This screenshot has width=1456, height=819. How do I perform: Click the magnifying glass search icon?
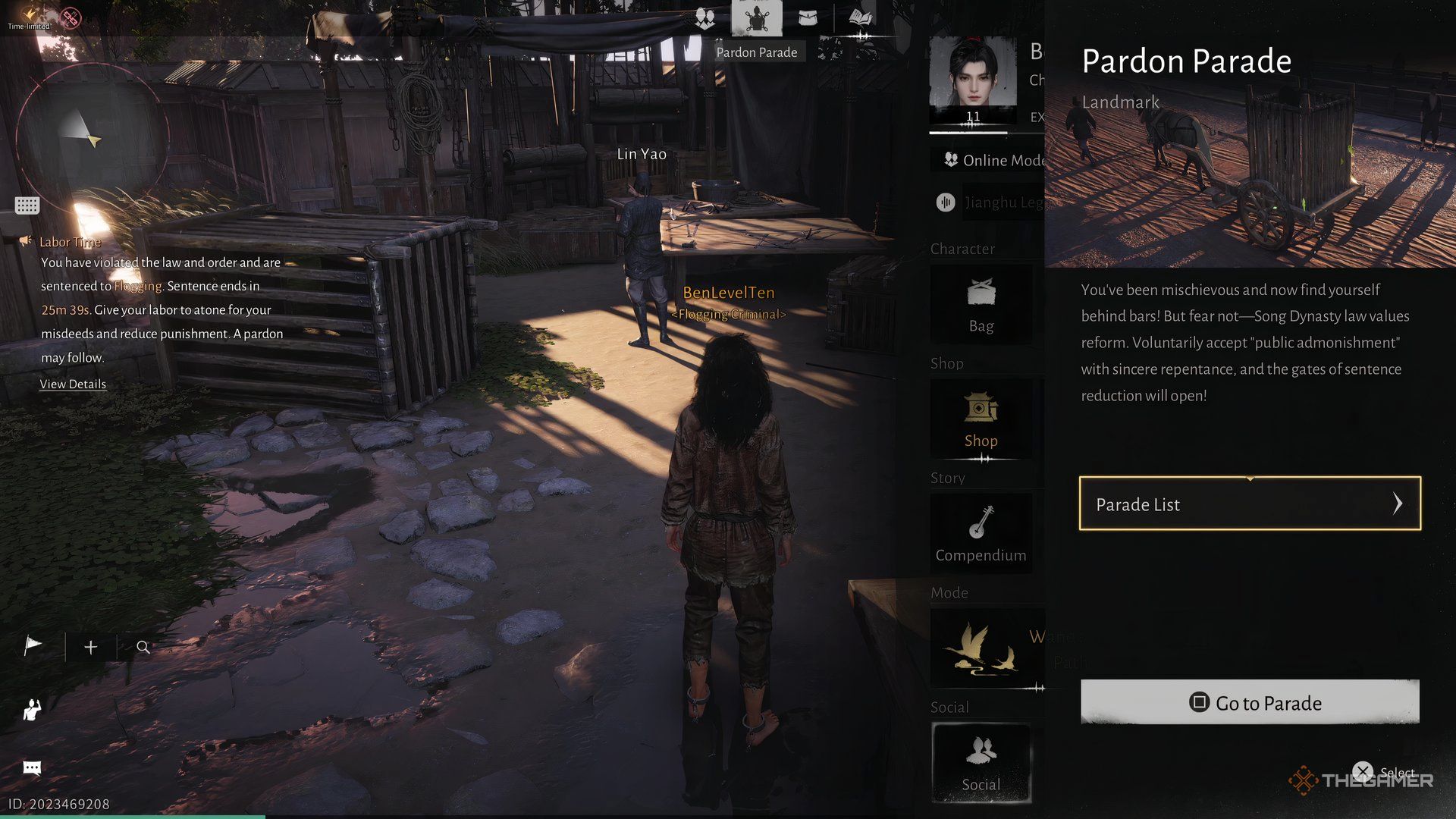tap(143, 647)
